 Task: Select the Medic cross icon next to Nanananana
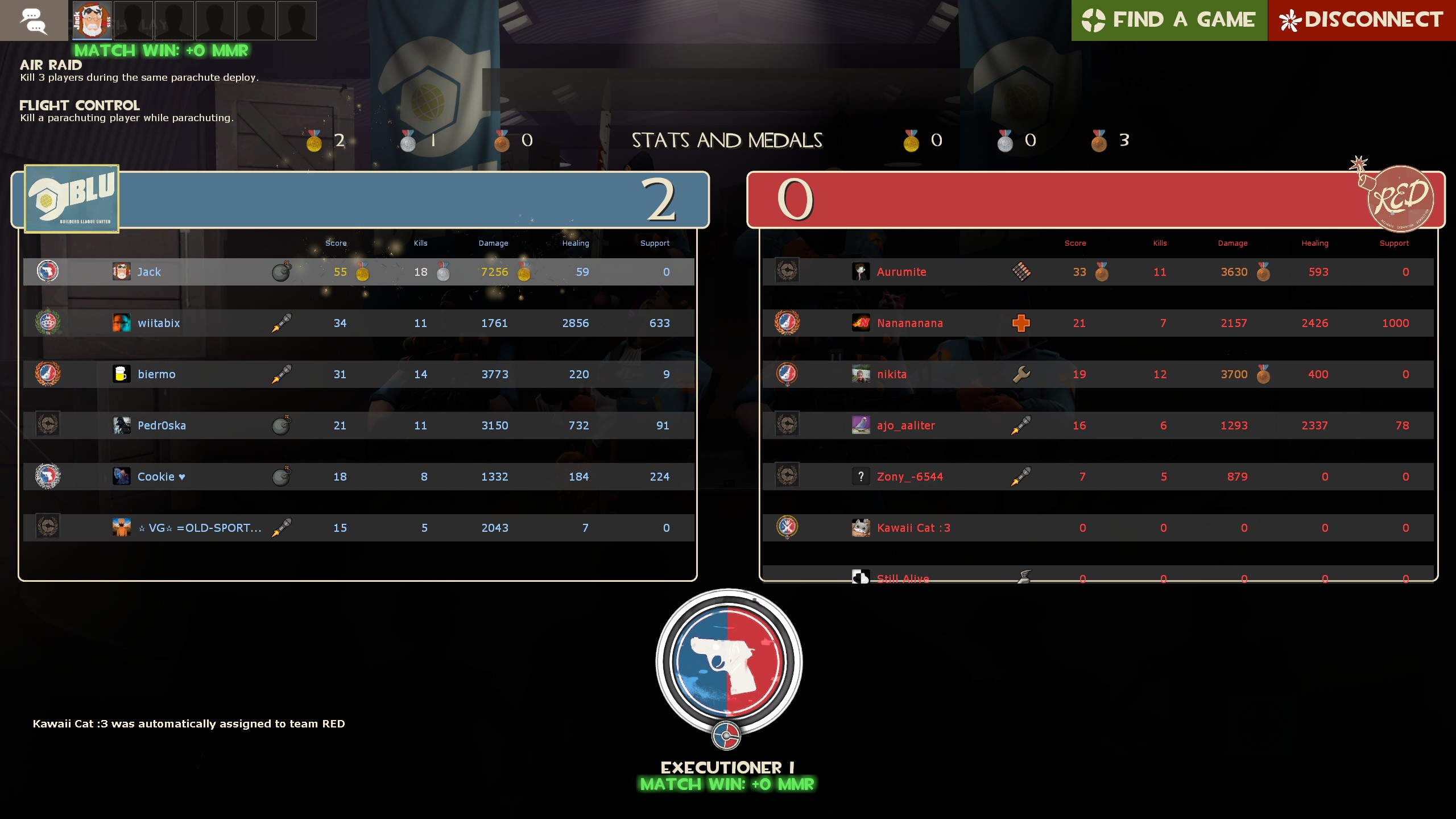point(1021,323)
